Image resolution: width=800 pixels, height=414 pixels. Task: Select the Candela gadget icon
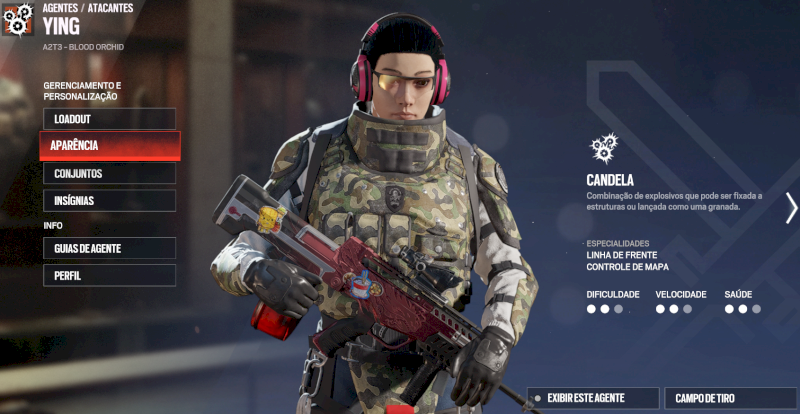(x=603, y=148)
